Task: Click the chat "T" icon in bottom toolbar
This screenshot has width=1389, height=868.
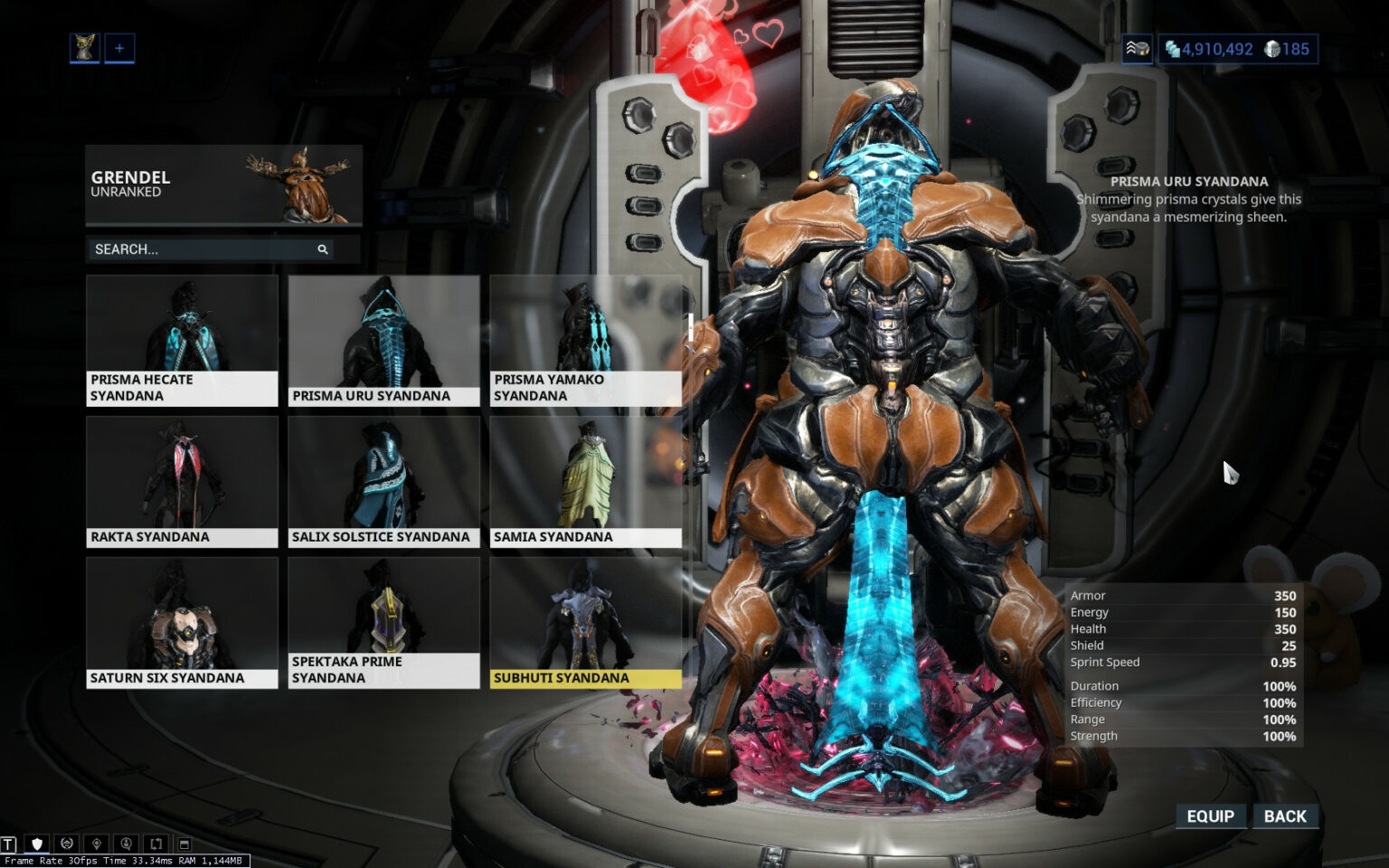Action: (7, 843)
